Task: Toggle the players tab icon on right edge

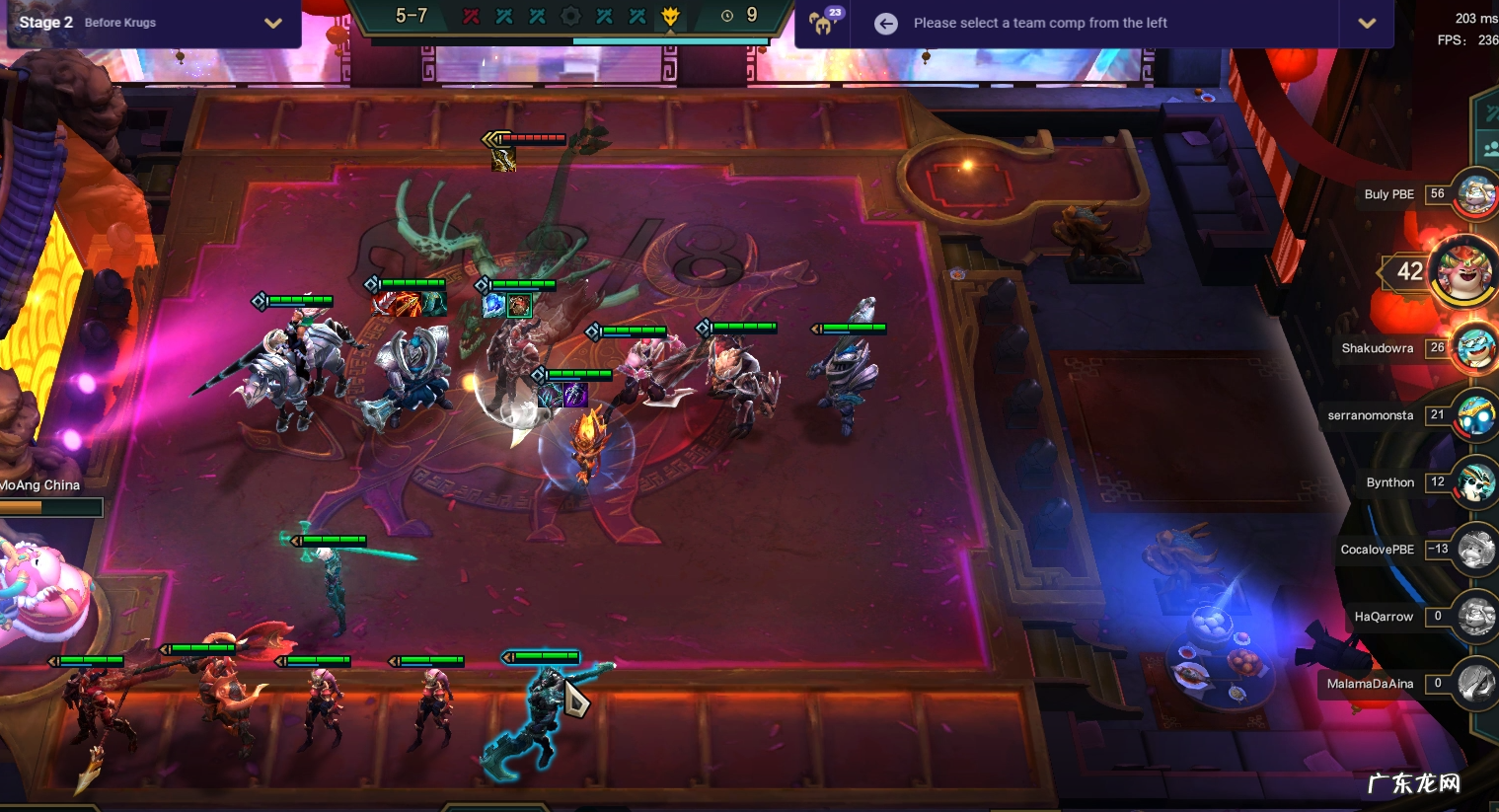Action: pyautogui.click(x=1490, y=150)
